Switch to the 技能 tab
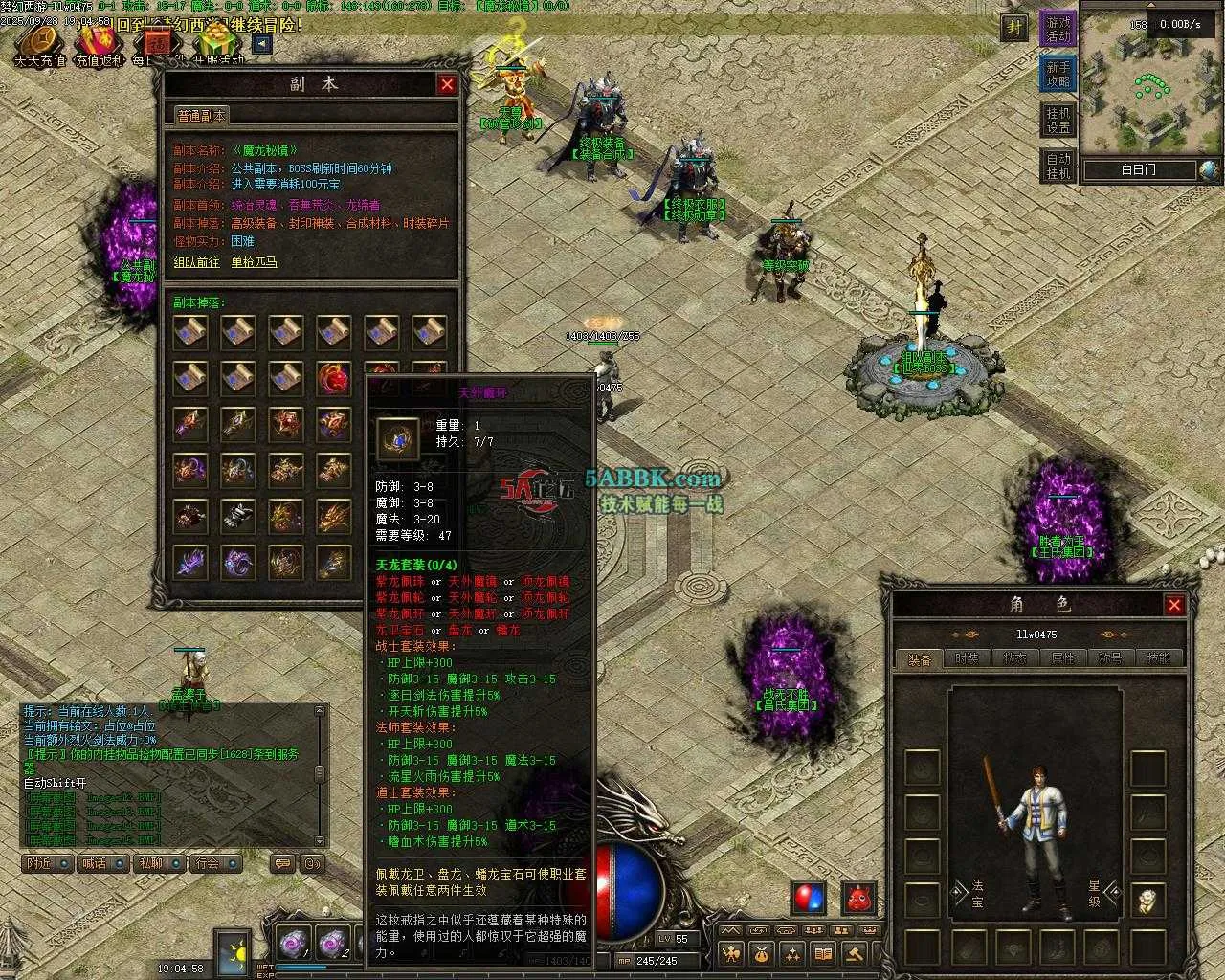Viewport: 1225px width, 980px height. point(1159,658)
